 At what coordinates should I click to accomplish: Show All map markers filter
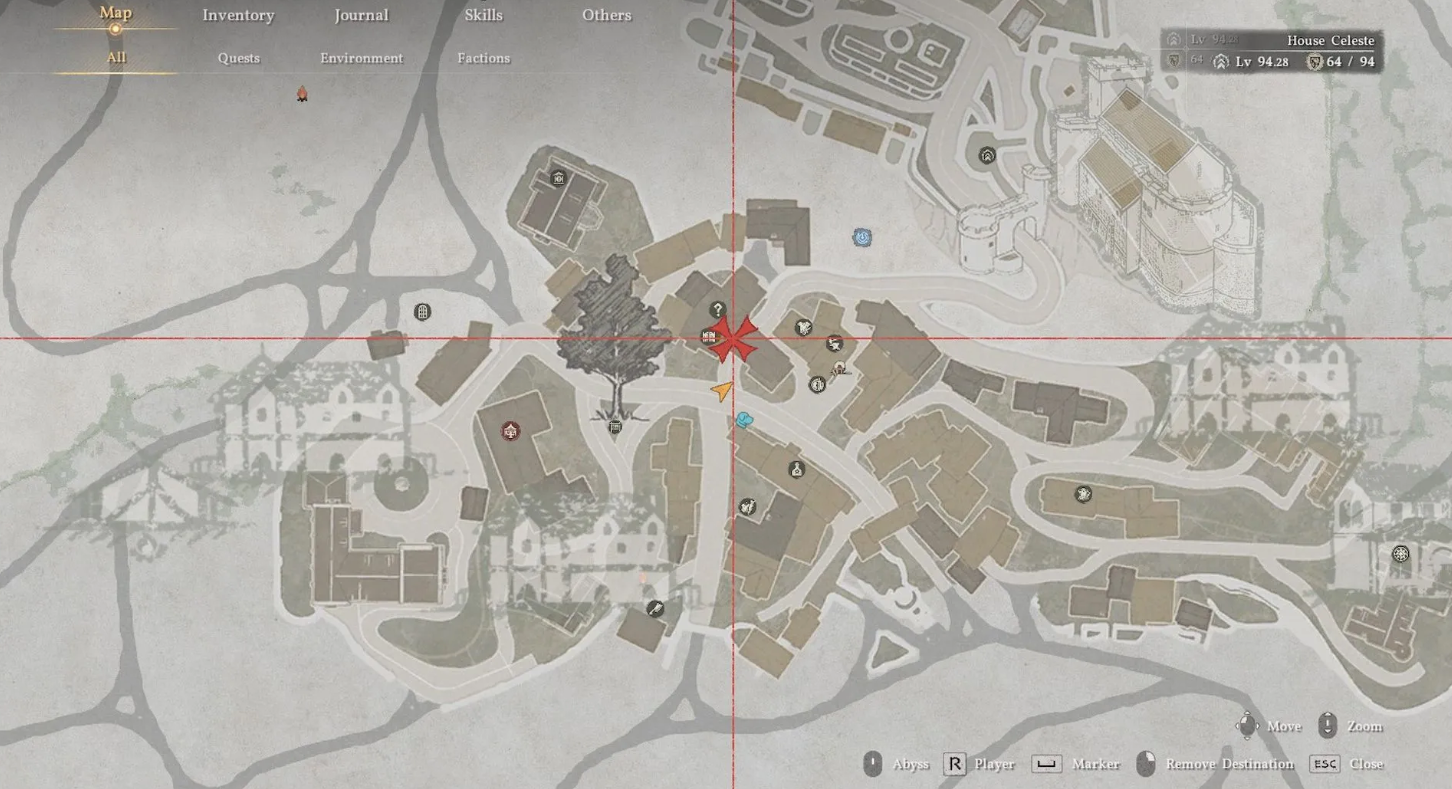pos(116,58)
